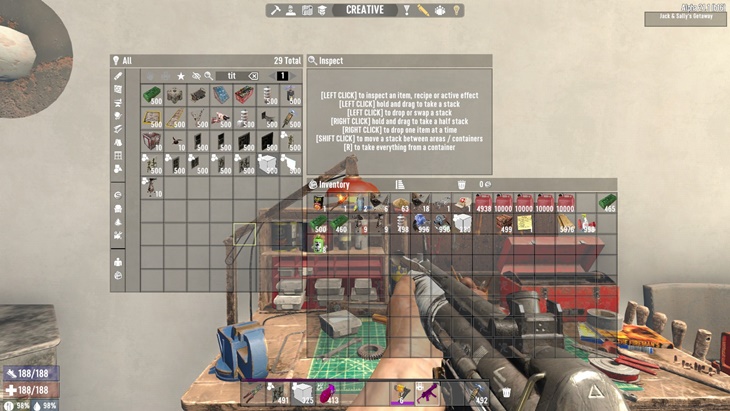Switch to the map window tab

click(307, 10)
